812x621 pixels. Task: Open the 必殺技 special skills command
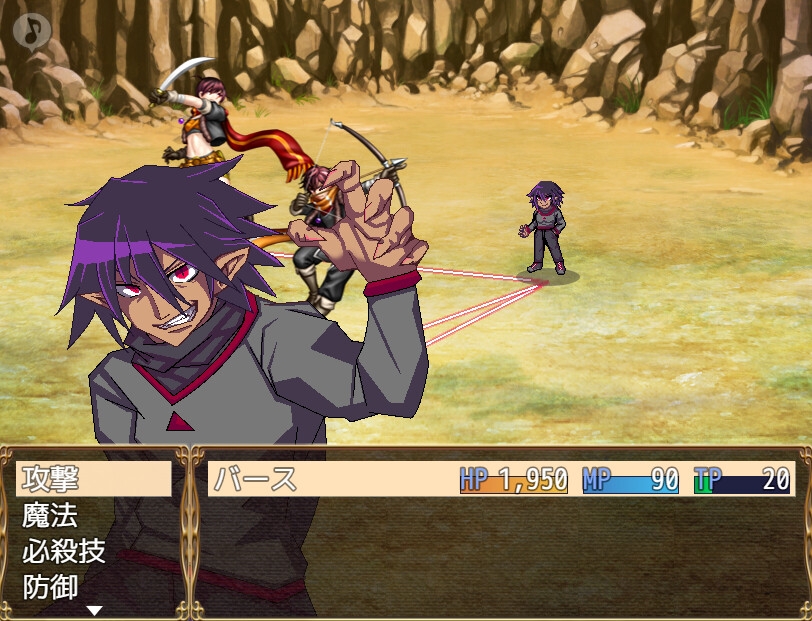(94, 551)
